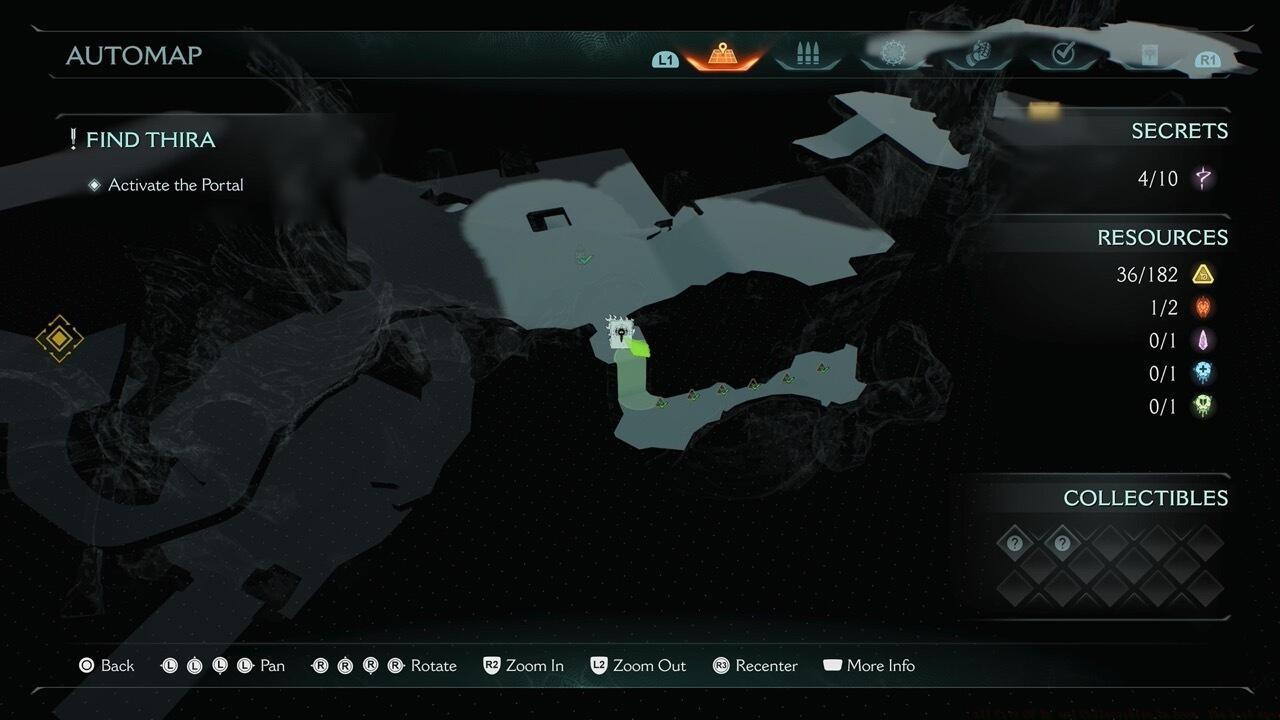Viewport: 1280px width, 720px height.
Task: Select the blue skull resource icon
Action: coord(1203,373)
